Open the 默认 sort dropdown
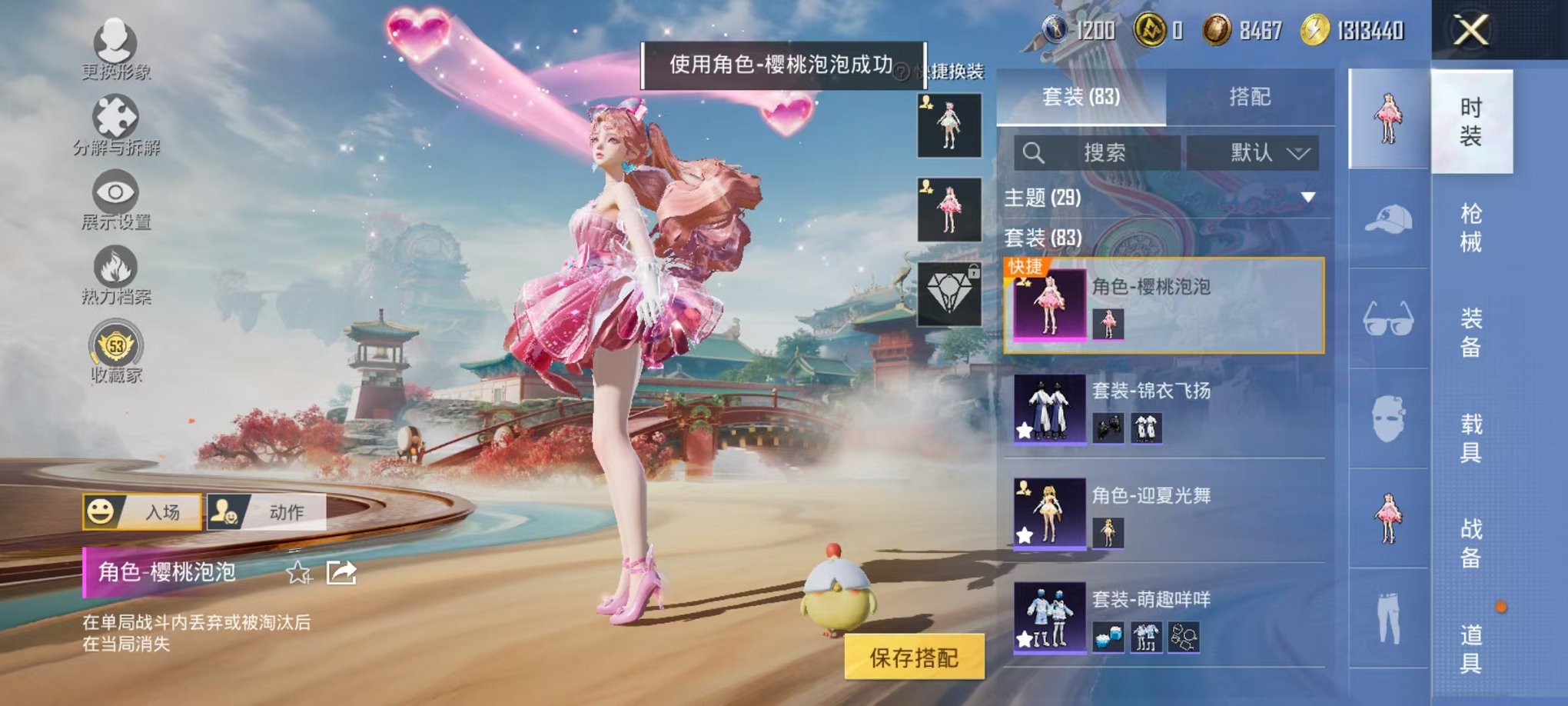 click(x=1261, y=153)
